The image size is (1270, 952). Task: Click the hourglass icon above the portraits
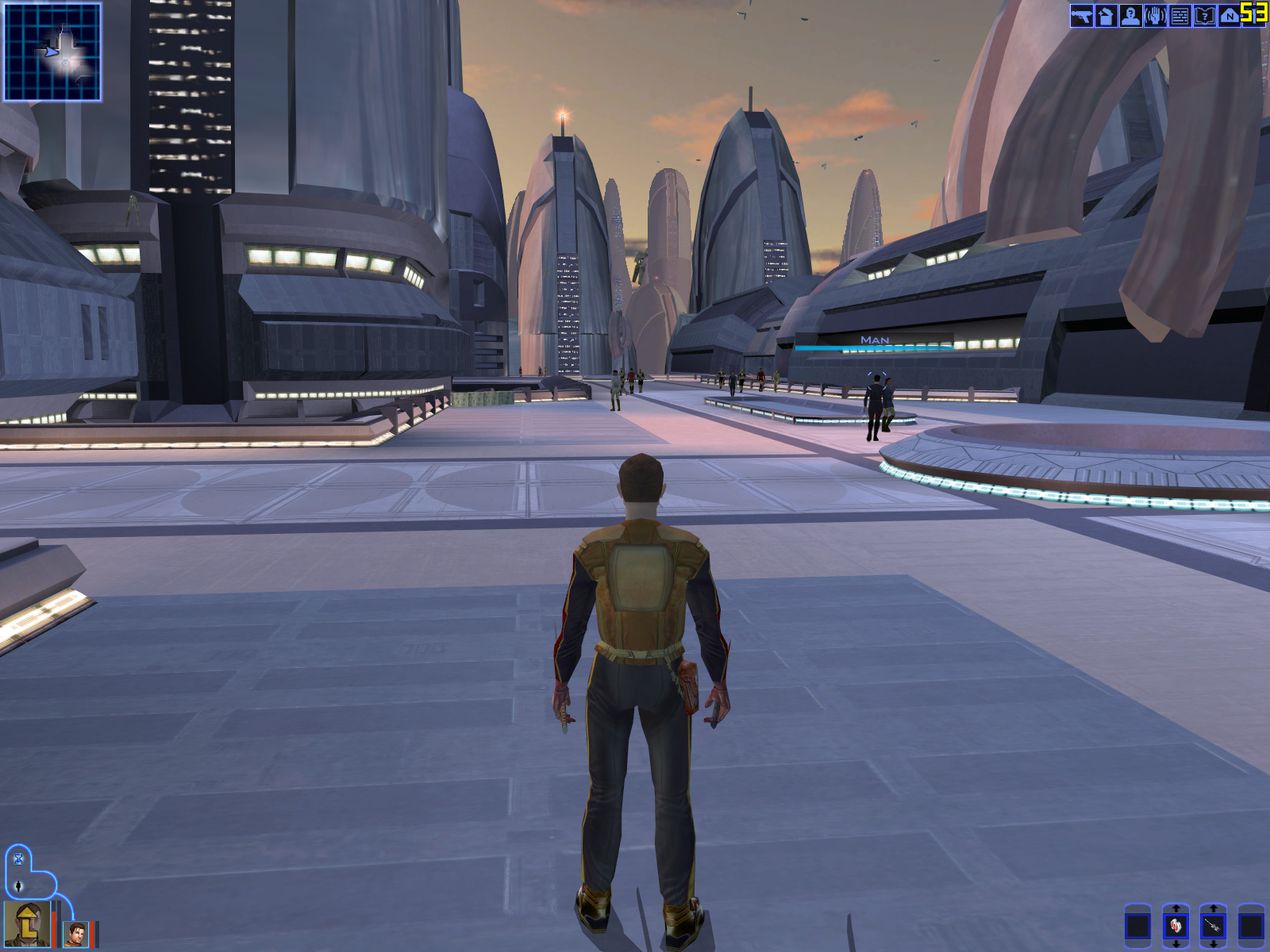point(19,858)
